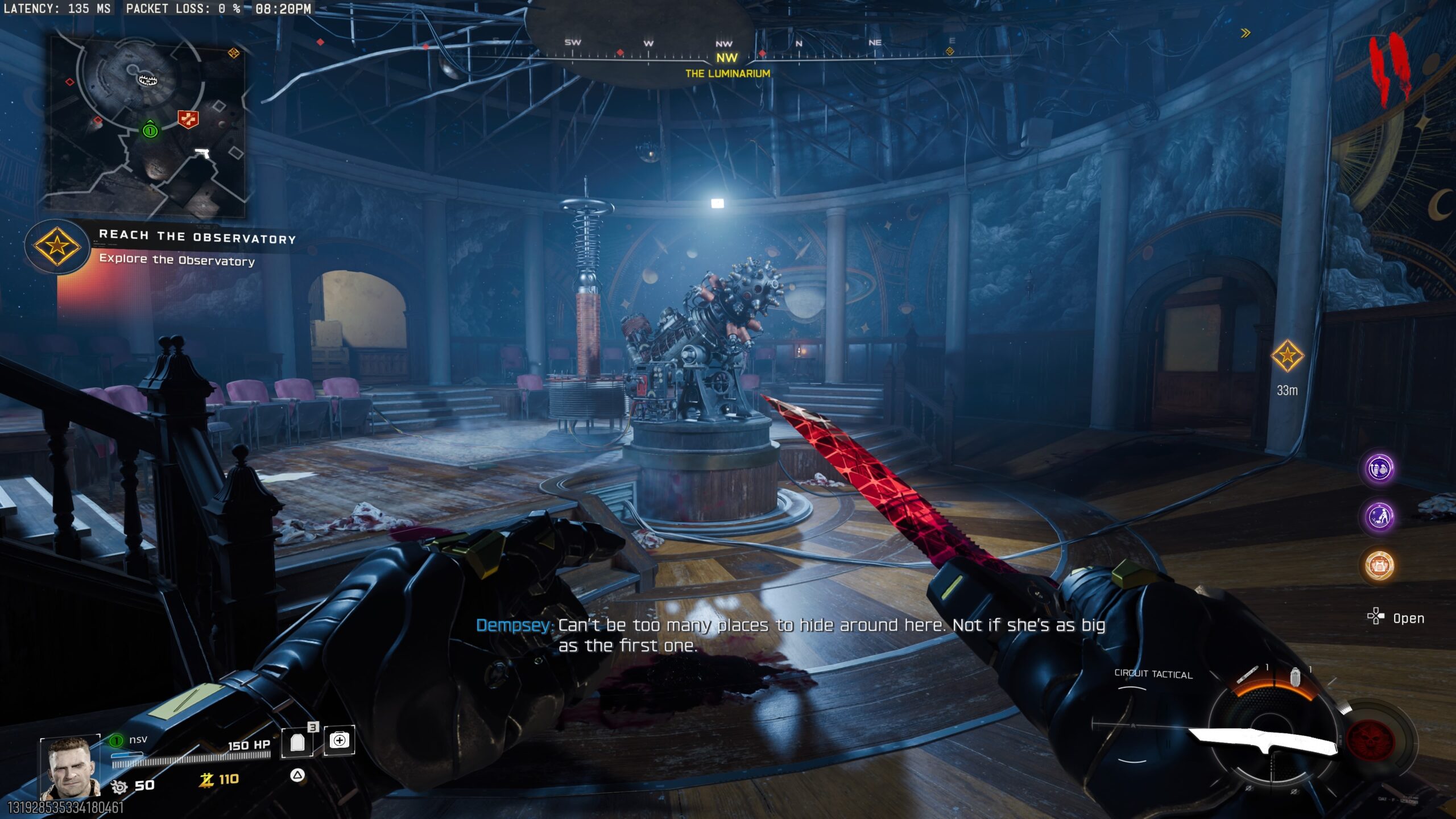The image size is (1456, 819).
Task: Click the top purple perk icon
Action: point(1379,469)
